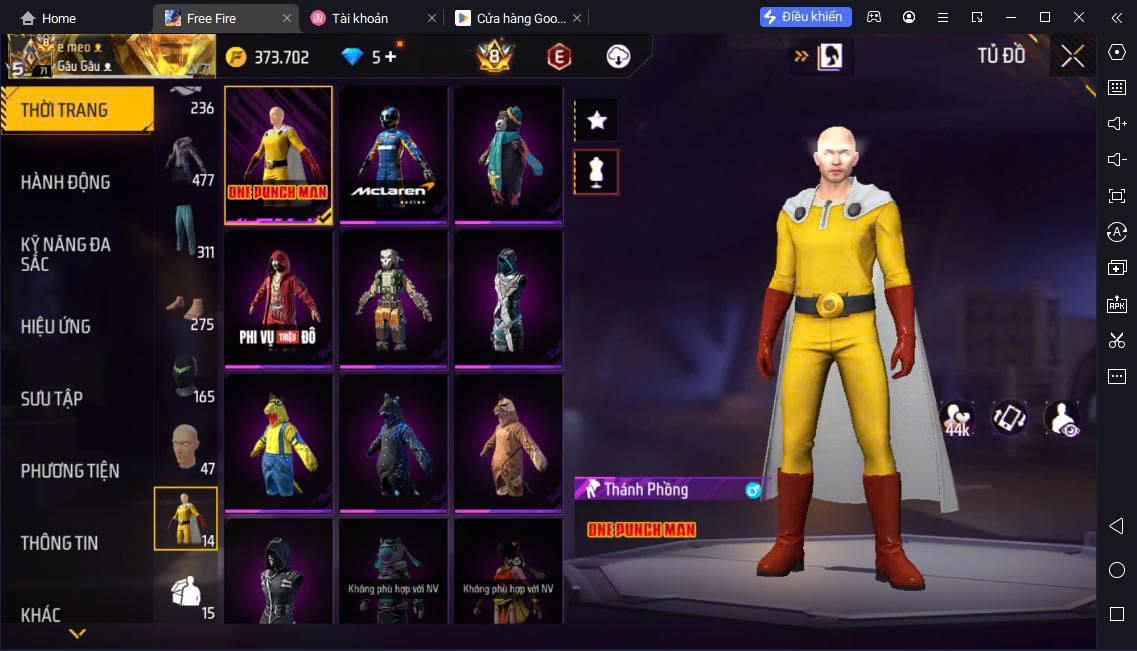Screen dimensions: 1137x651
Task: Select the Kỹ Năng Đa Sắc tab
Action: 66,254
